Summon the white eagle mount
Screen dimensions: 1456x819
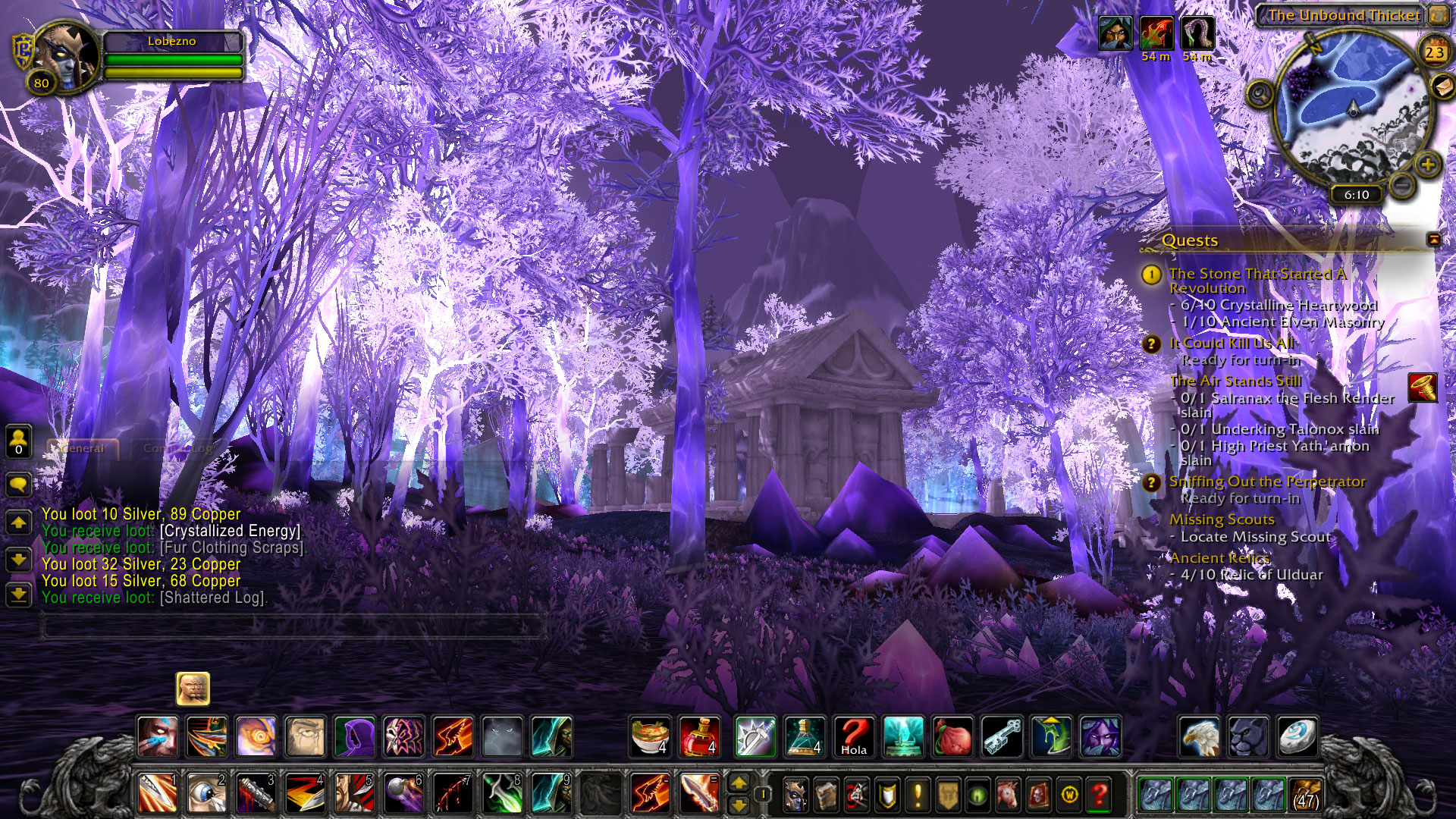tap(1200, 736)
